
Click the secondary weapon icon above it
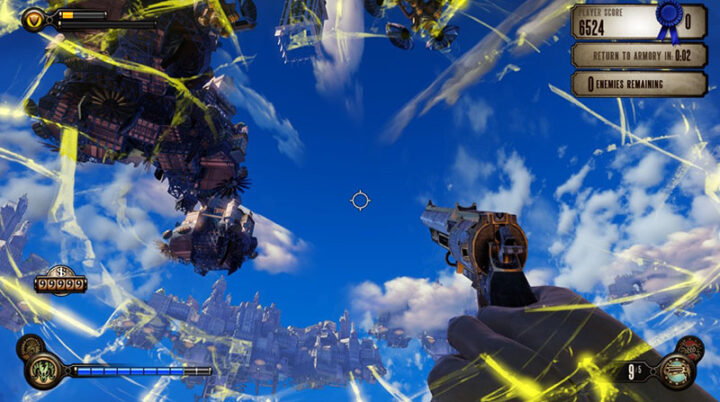(x=690, y=350)
